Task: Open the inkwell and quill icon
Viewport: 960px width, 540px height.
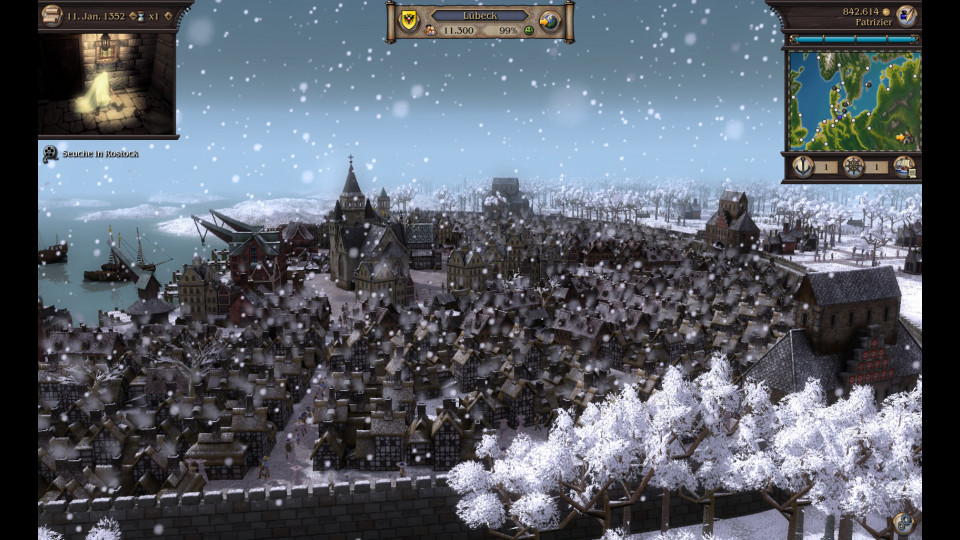Action: coord(906,15)
